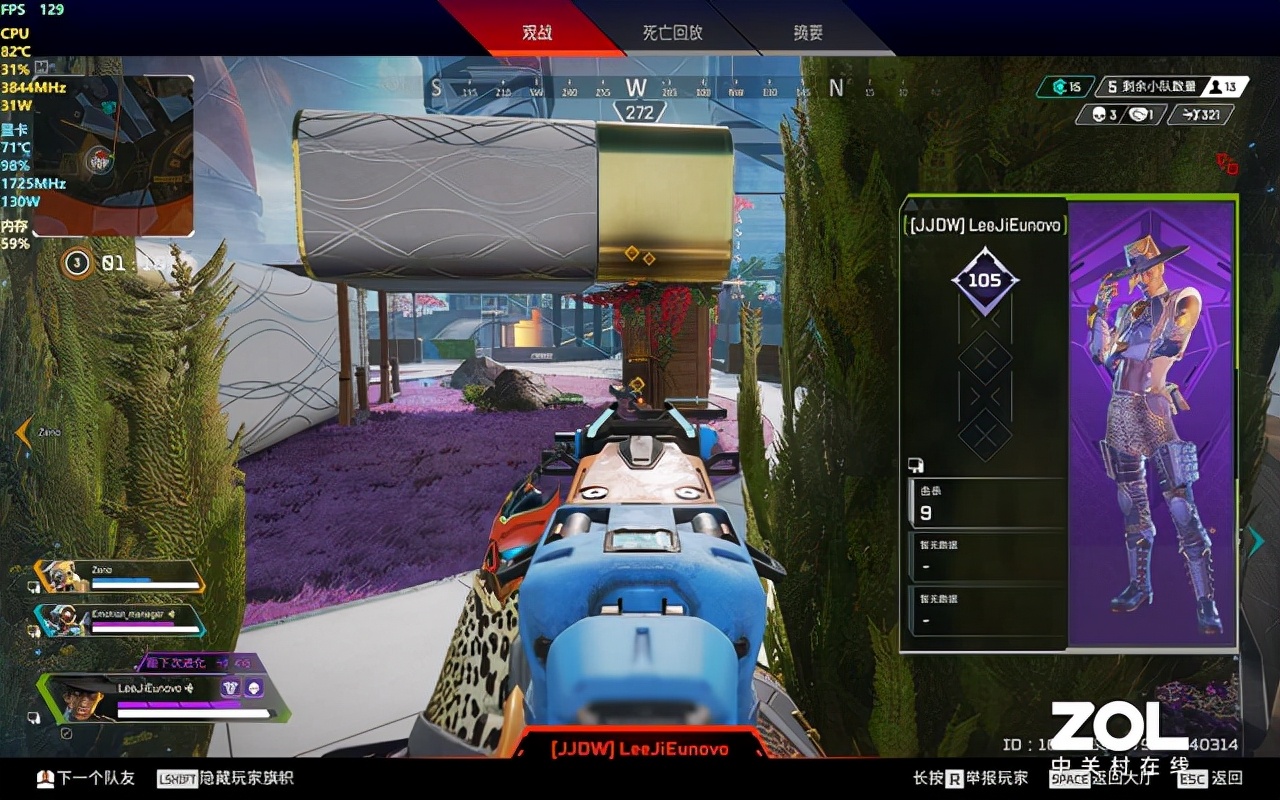Click the level 105 badge on the banner
This screenshot has height=800, width=1280.
tap(985, 280)
